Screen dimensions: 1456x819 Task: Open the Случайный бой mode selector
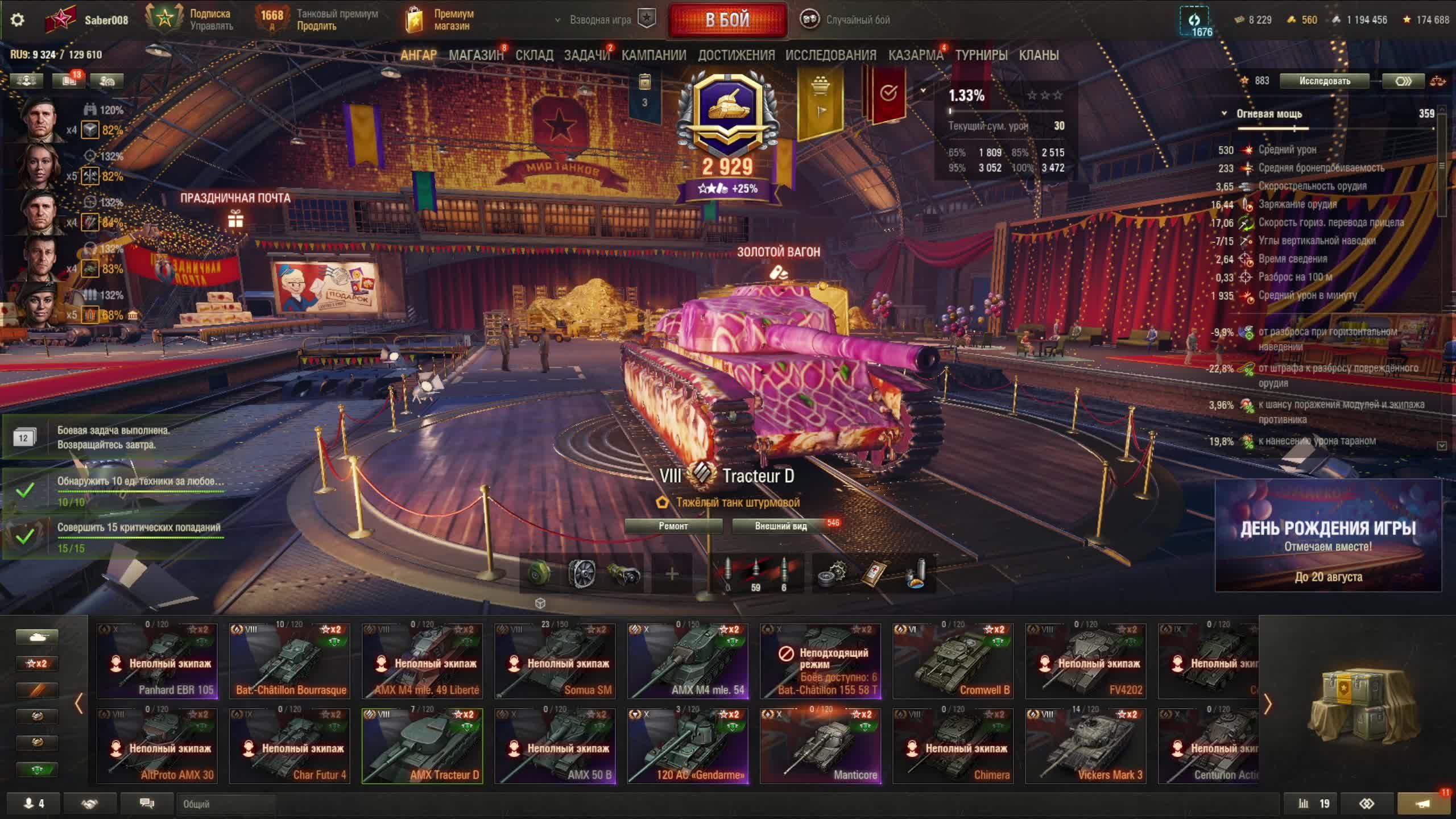click(x=846, y=20)
